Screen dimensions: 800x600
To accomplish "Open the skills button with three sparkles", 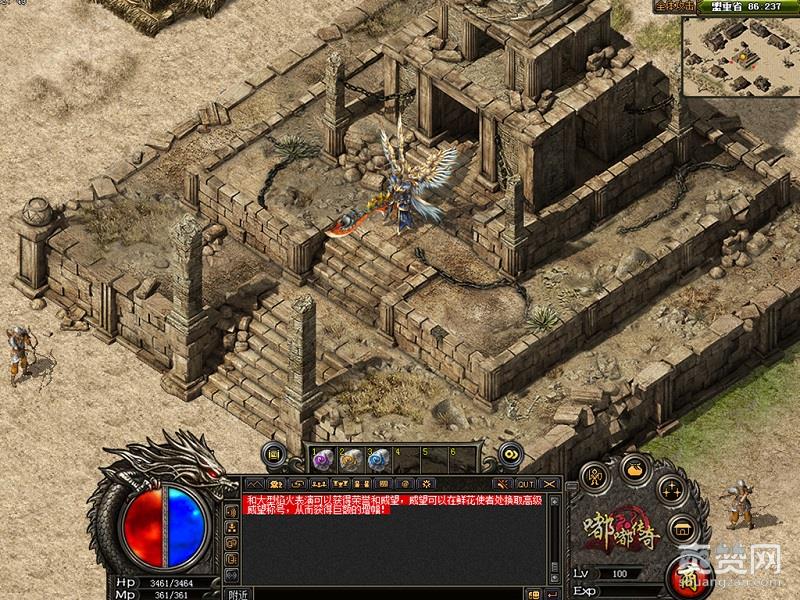I will [x=670, y=491].
